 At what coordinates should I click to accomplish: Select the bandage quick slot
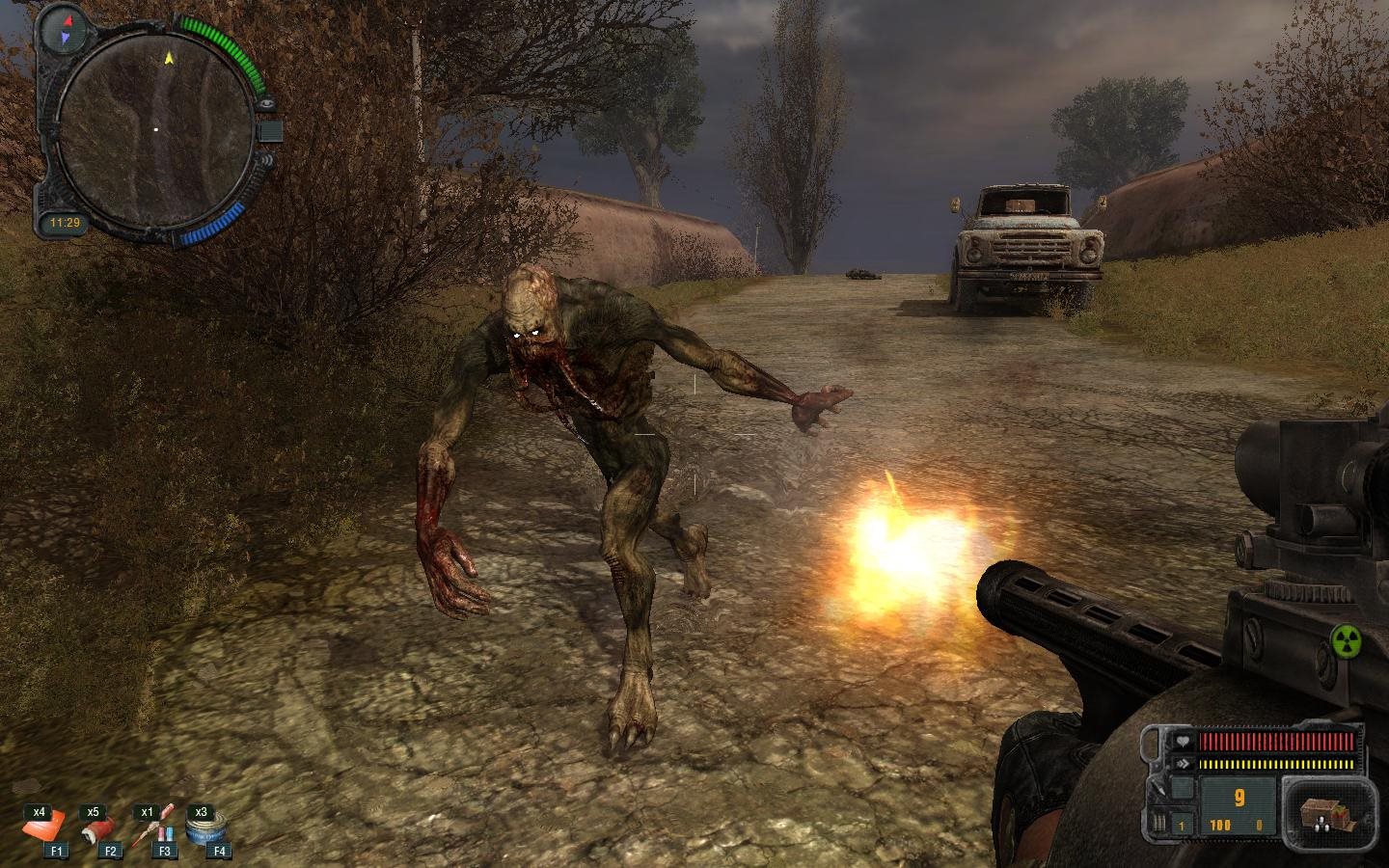coord(96,828)
